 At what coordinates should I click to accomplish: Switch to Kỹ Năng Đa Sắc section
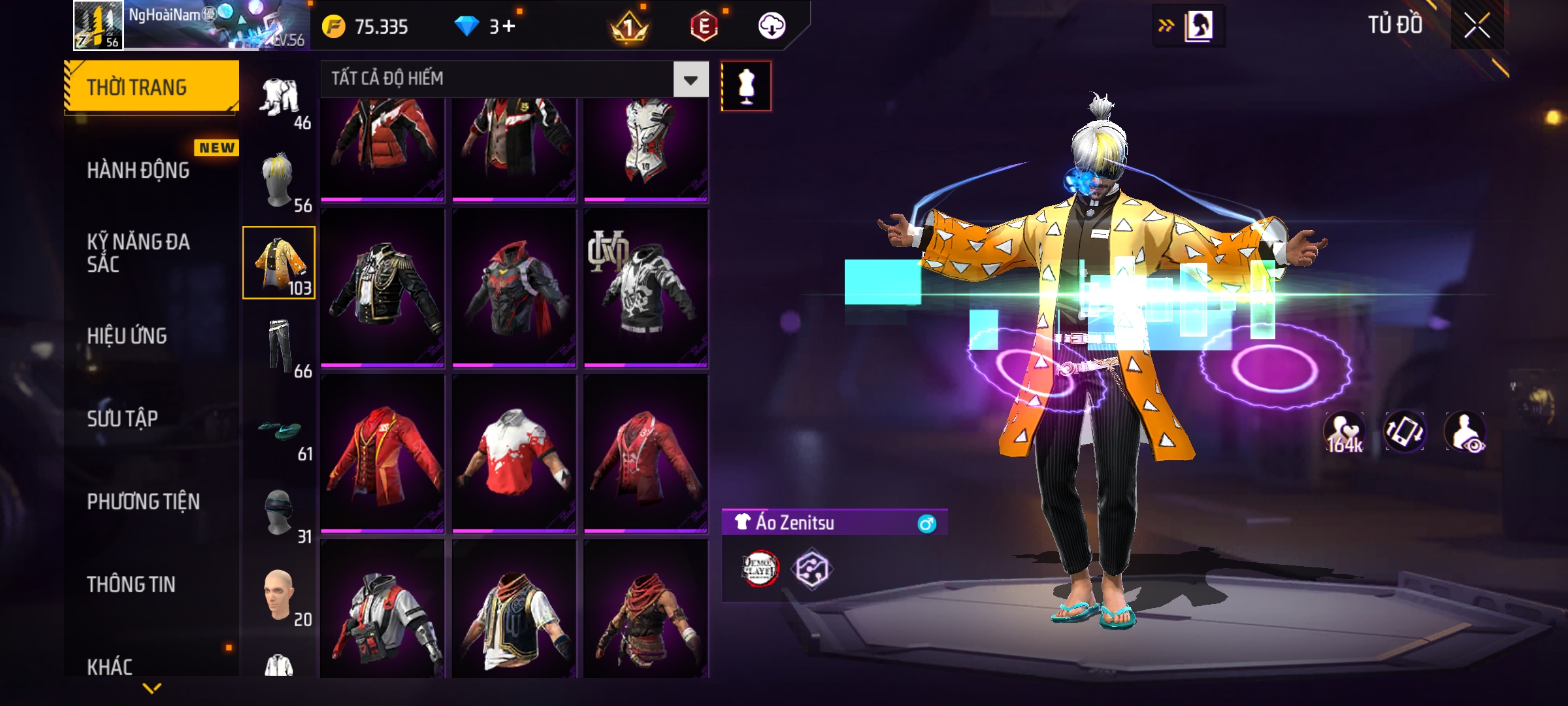[139, 253]
